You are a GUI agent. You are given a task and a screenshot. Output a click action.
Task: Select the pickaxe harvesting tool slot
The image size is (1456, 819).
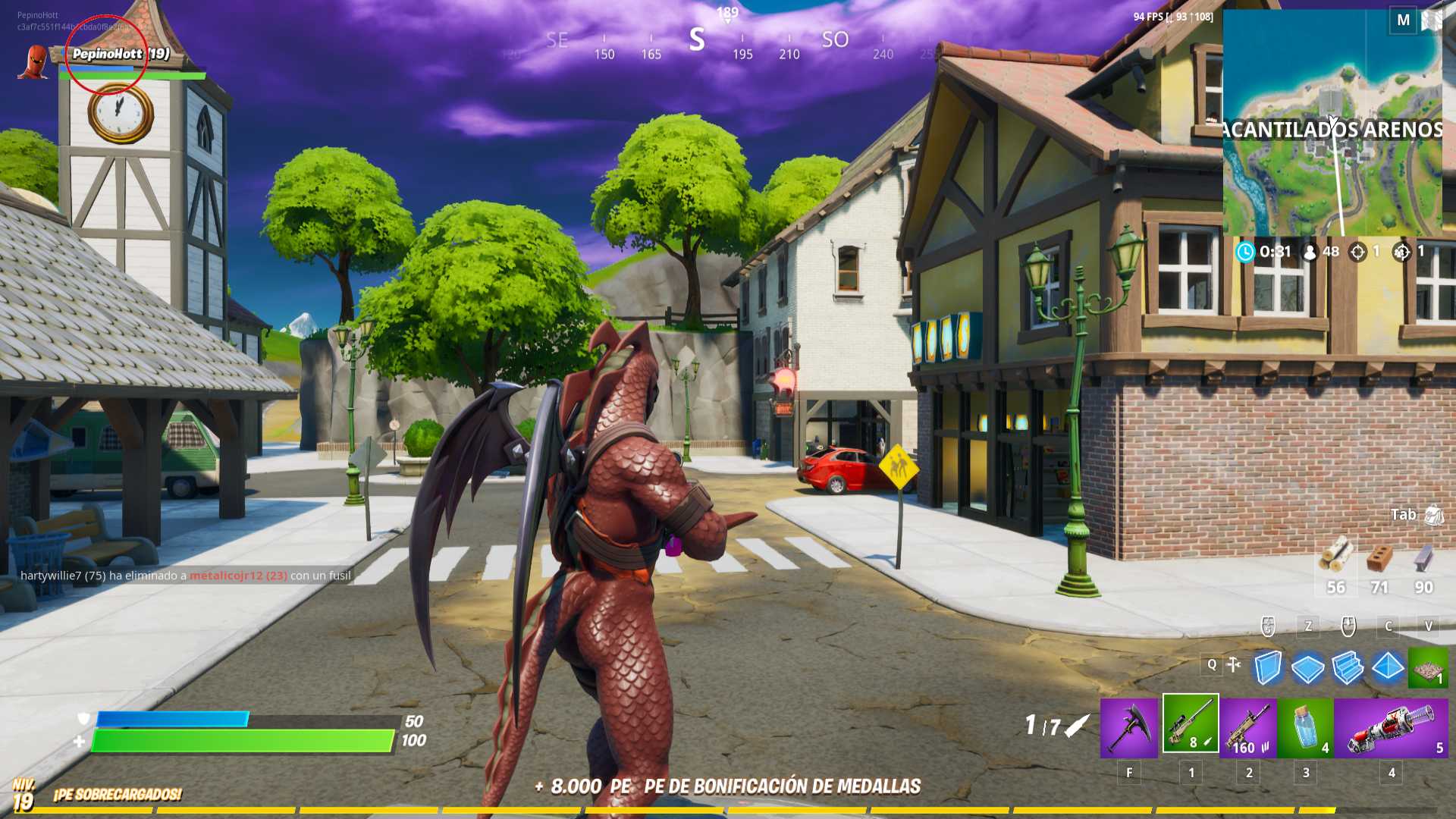click(1129, 726)
